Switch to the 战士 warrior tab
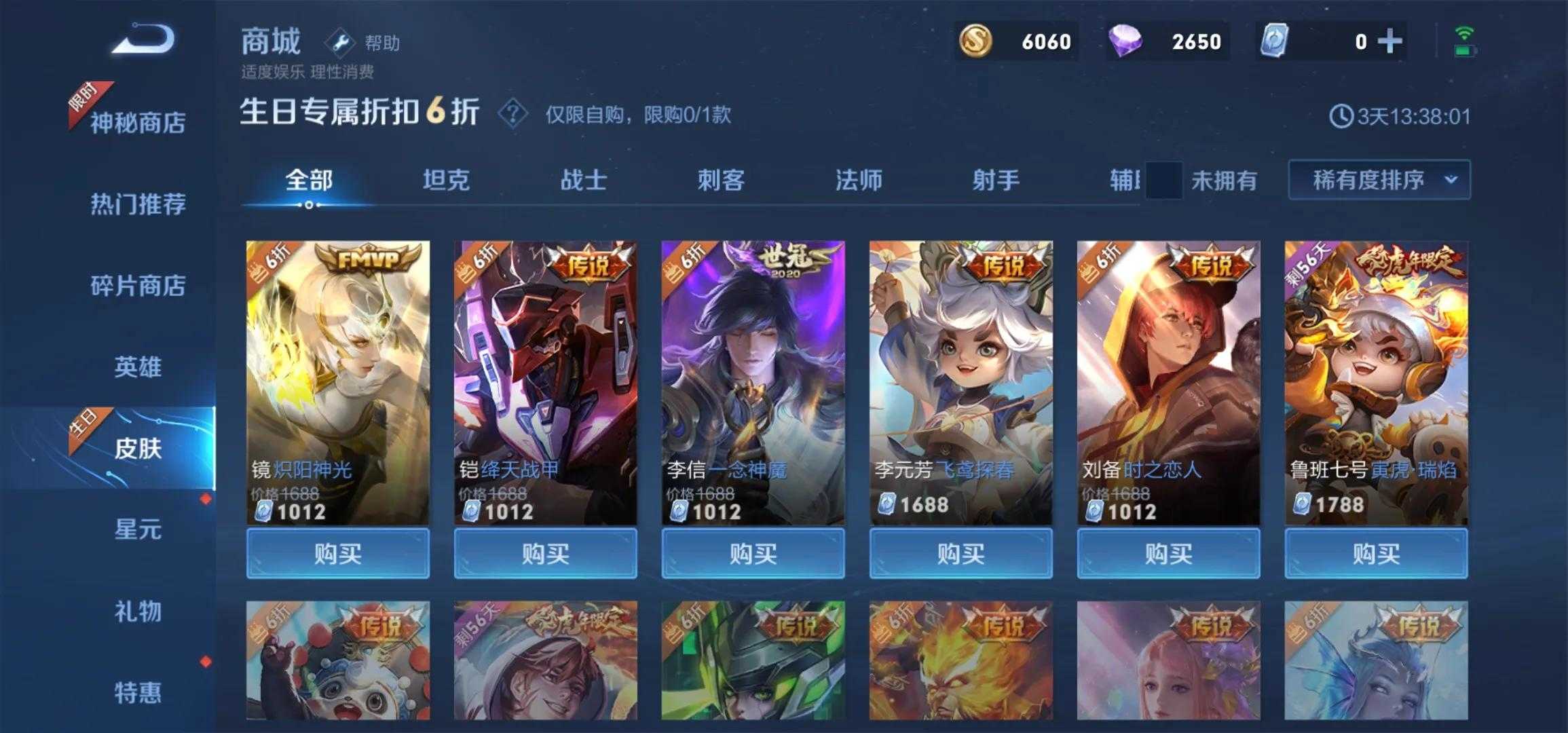The height and width of the screenshot is (733, 1568). tap(584, 181)
